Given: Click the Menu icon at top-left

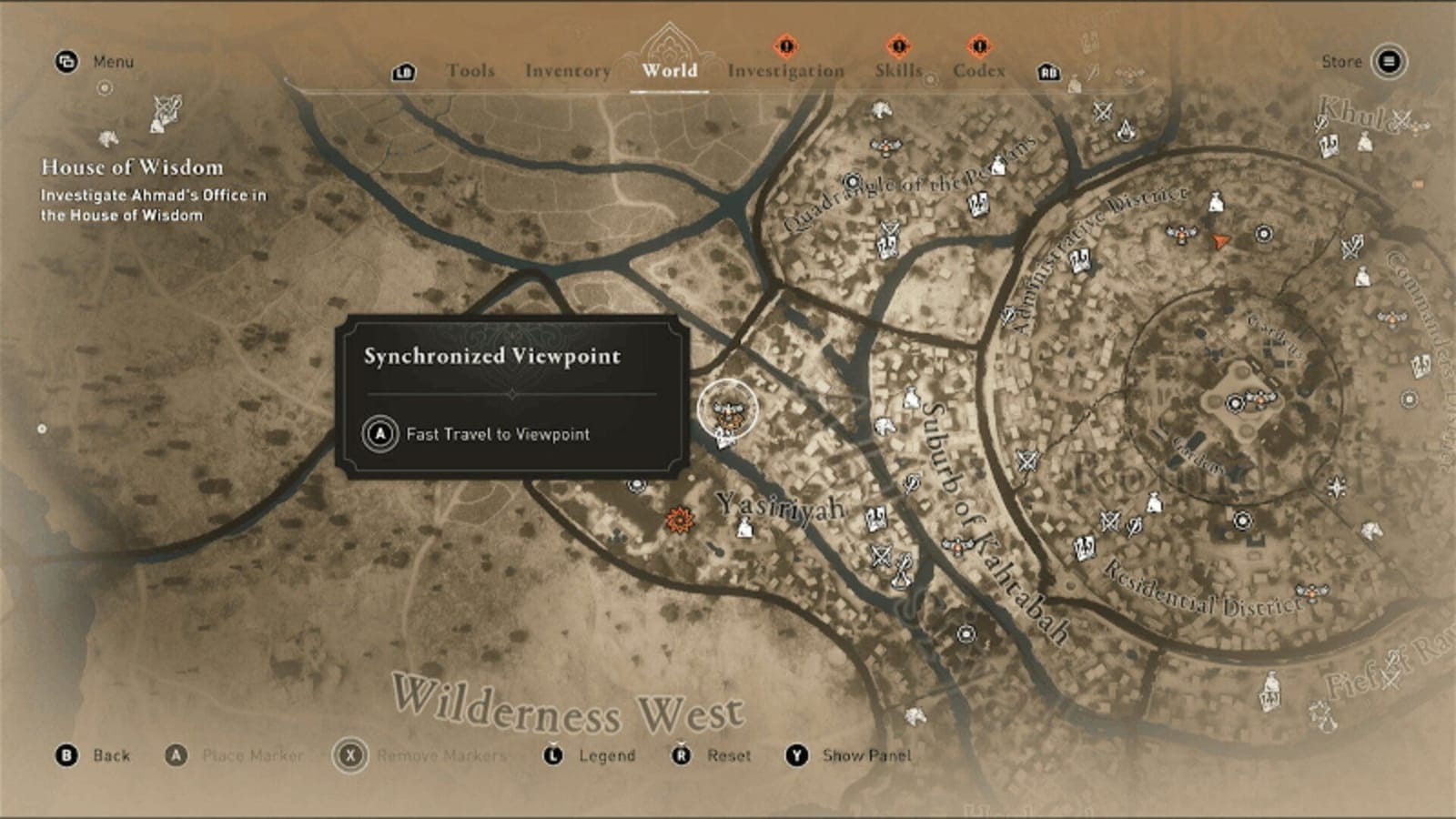Looking at the screenshot, I should click(x=64, y=62).
